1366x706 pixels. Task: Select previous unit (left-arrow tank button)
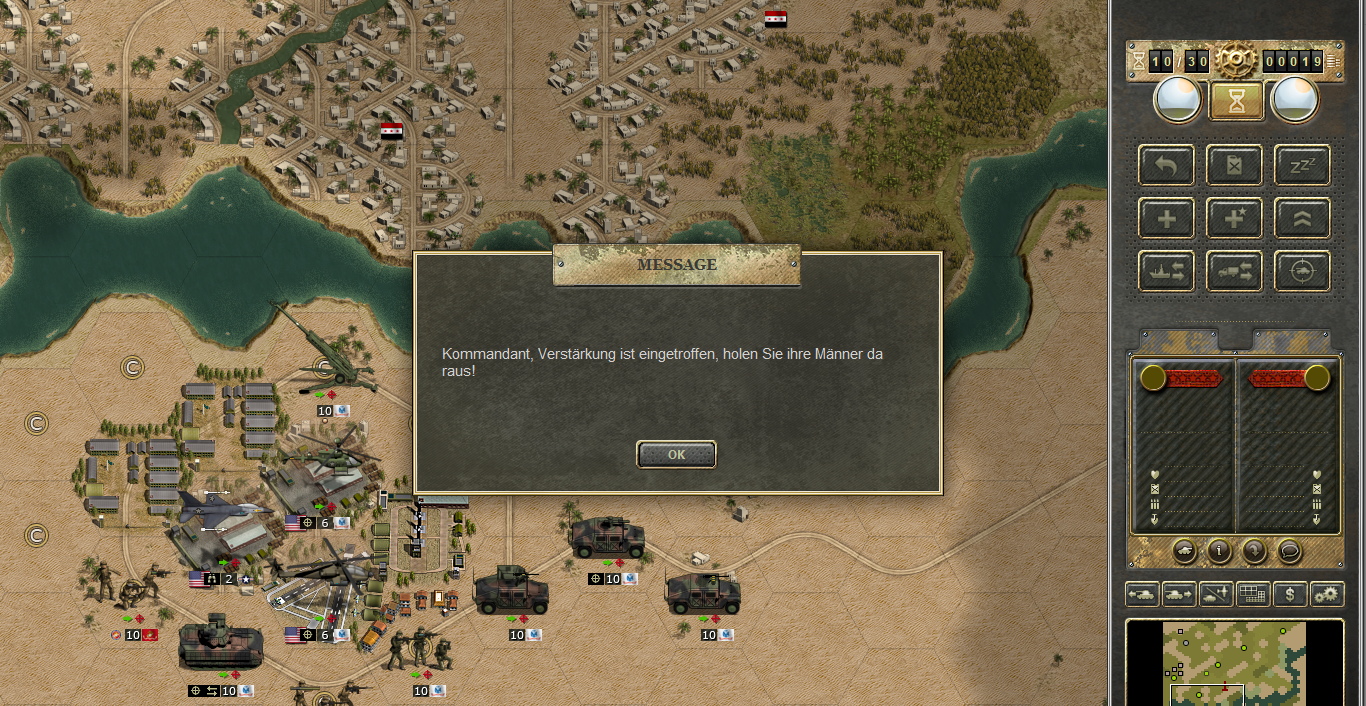(x=1141, y=594)
